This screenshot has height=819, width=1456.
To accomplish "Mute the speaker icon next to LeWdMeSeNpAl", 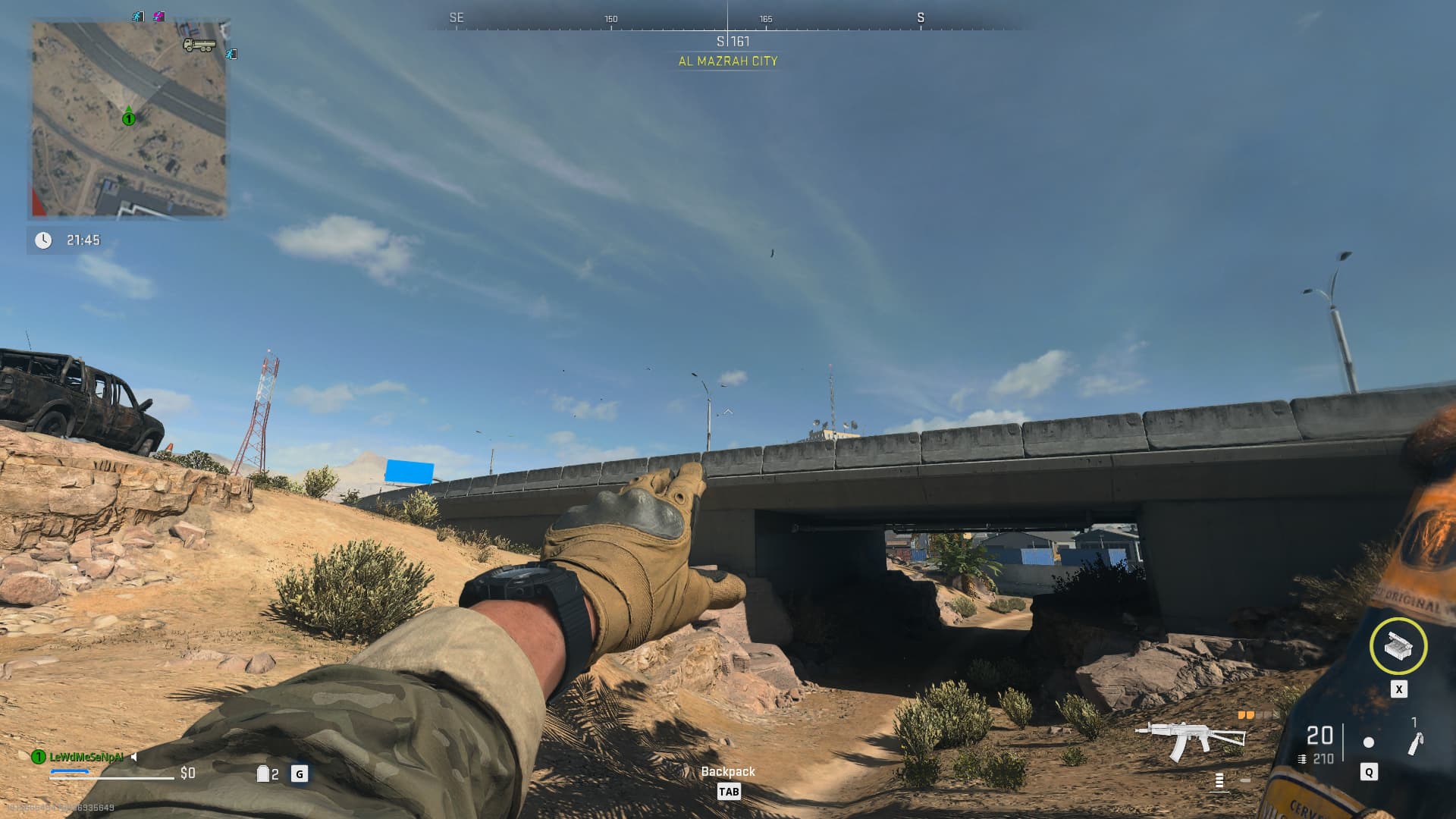I will click(x=133, y=757).
